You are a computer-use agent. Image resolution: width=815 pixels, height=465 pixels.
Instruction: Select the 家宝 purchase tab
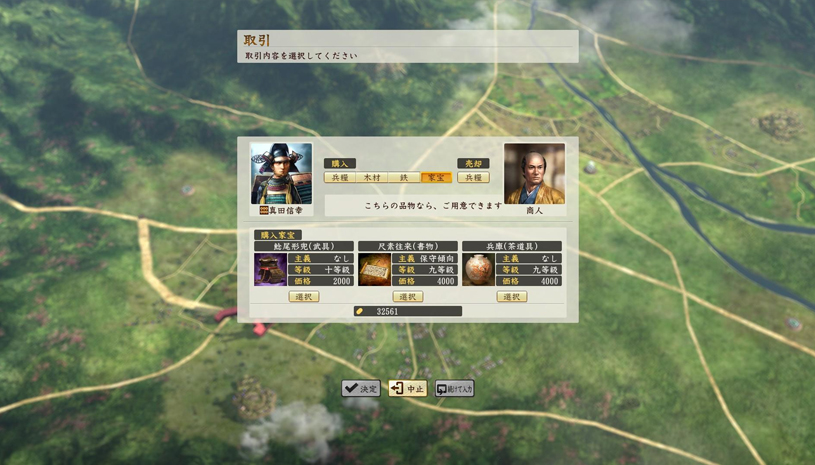pyautogui.click(x=436, y=178)
